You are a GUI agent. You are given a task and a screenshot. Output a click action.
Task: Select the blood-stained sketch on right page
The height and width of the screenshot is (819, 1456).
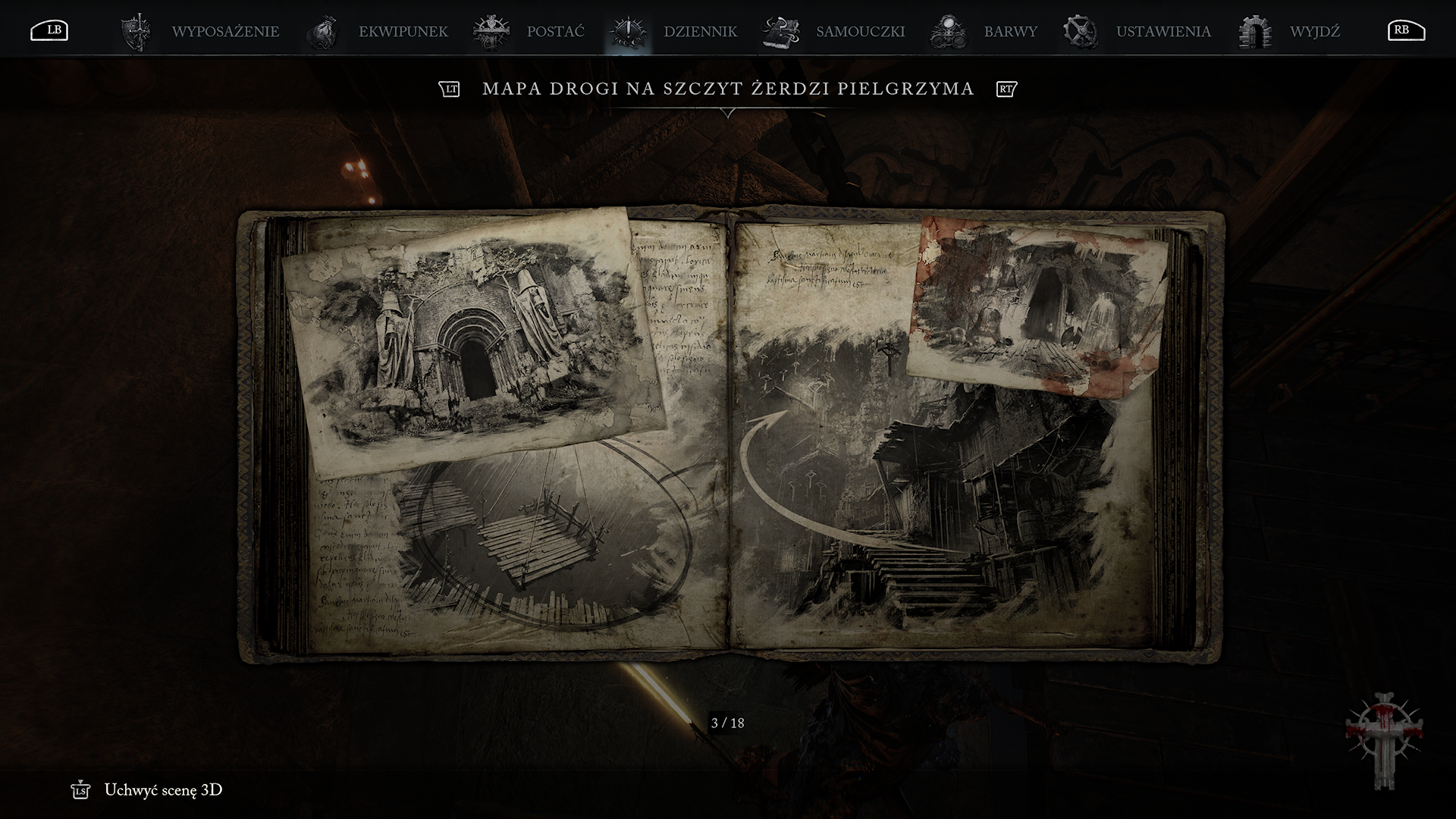(x=1037, y=307)
